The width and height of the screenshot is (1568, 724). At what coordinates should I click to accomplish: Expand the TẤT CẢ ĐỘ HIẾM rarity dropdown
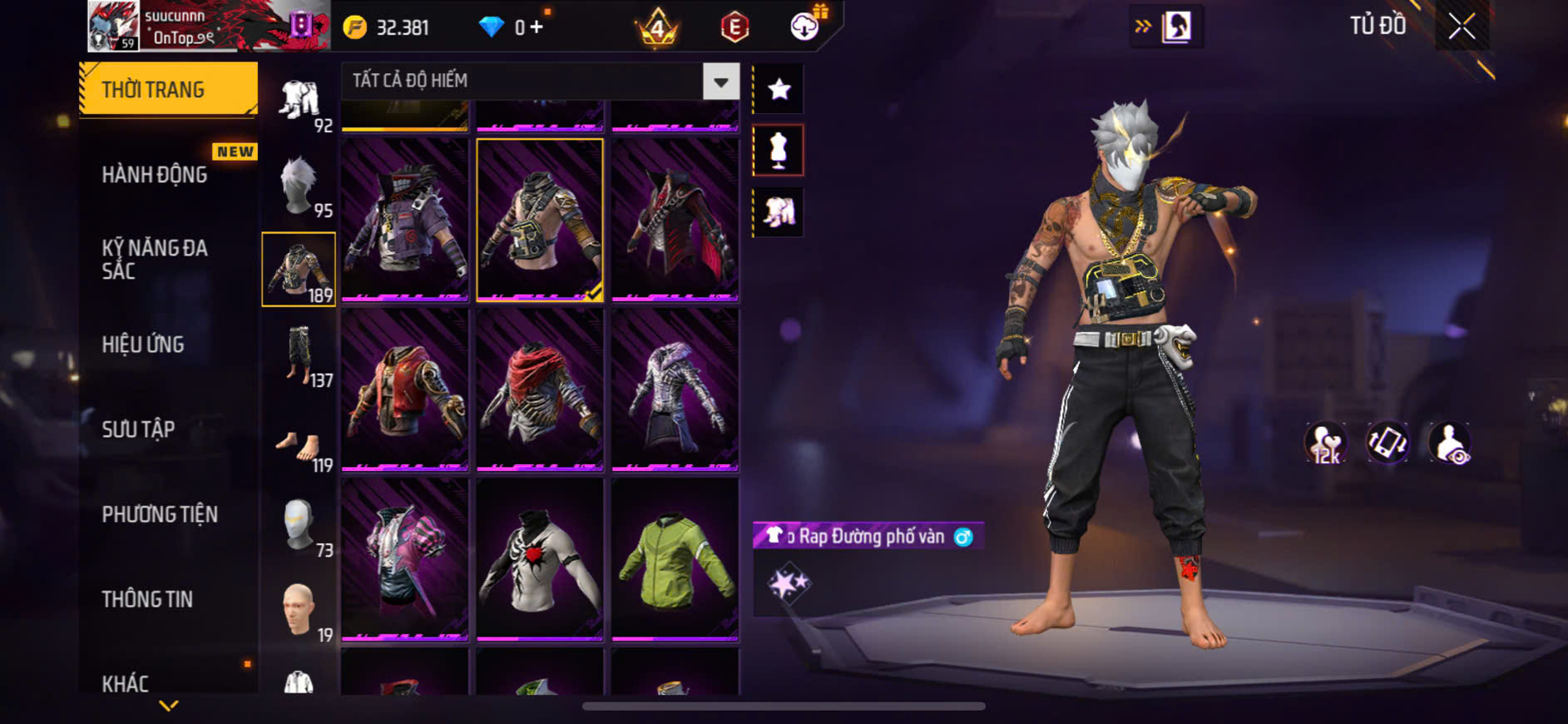720,82
